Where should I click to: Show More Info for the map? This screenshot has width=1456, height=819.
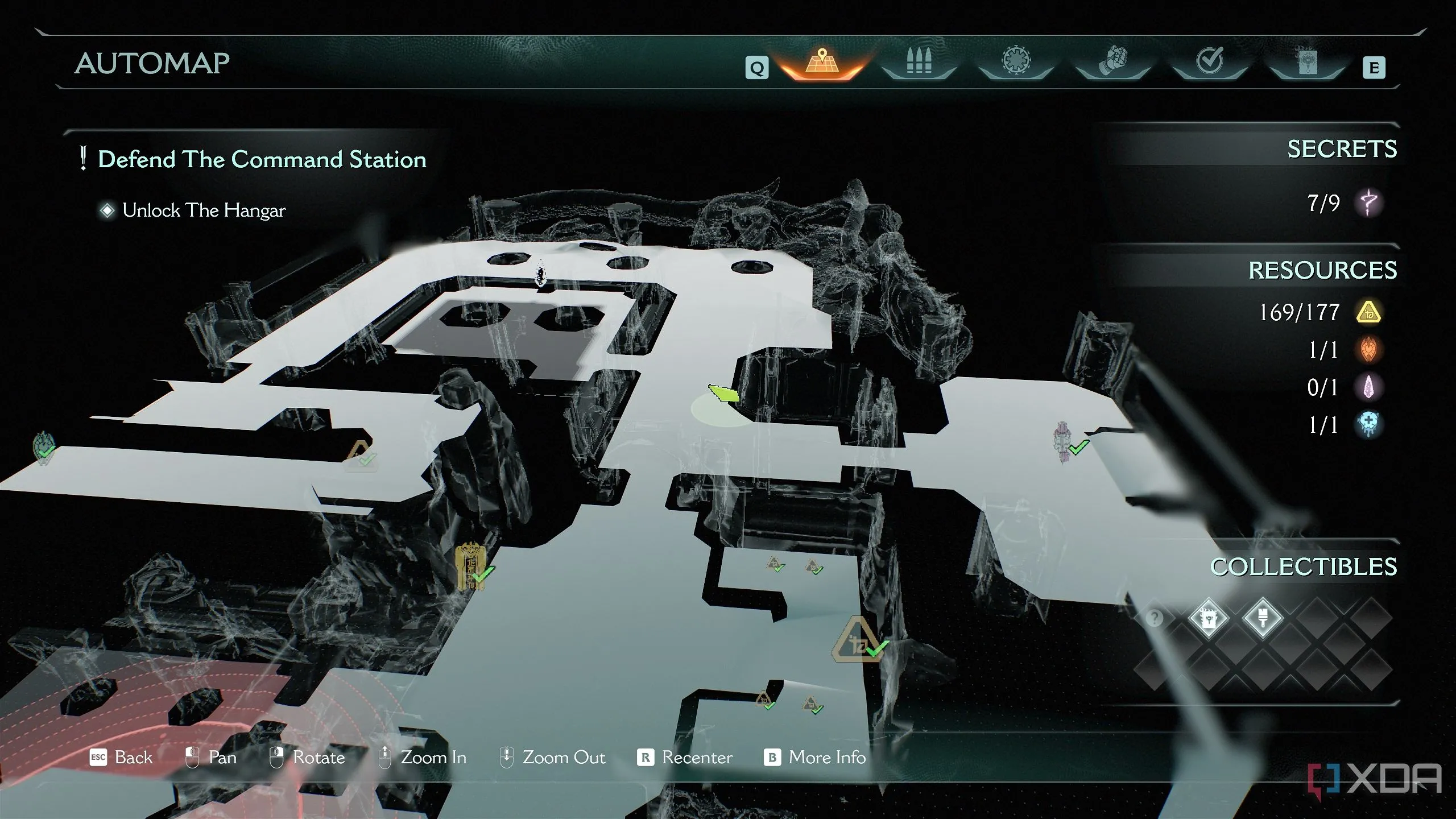click(815, 758)
